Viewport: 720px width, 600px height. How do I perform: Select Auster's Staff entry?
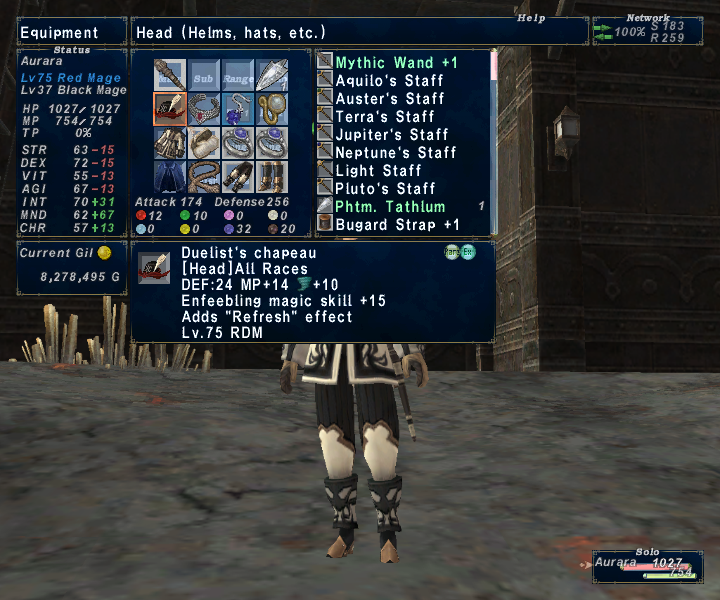390,99
